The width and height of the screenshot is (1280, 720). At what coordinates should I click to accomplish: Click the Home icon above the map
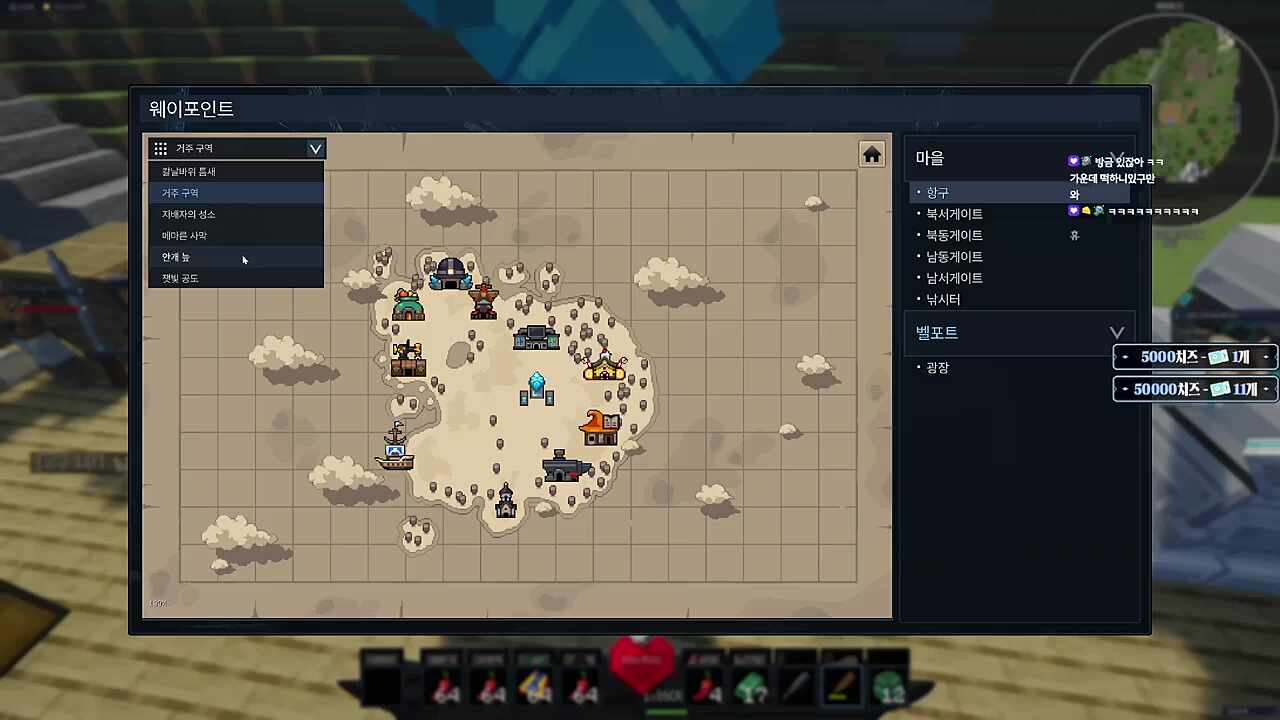(871, 154)
